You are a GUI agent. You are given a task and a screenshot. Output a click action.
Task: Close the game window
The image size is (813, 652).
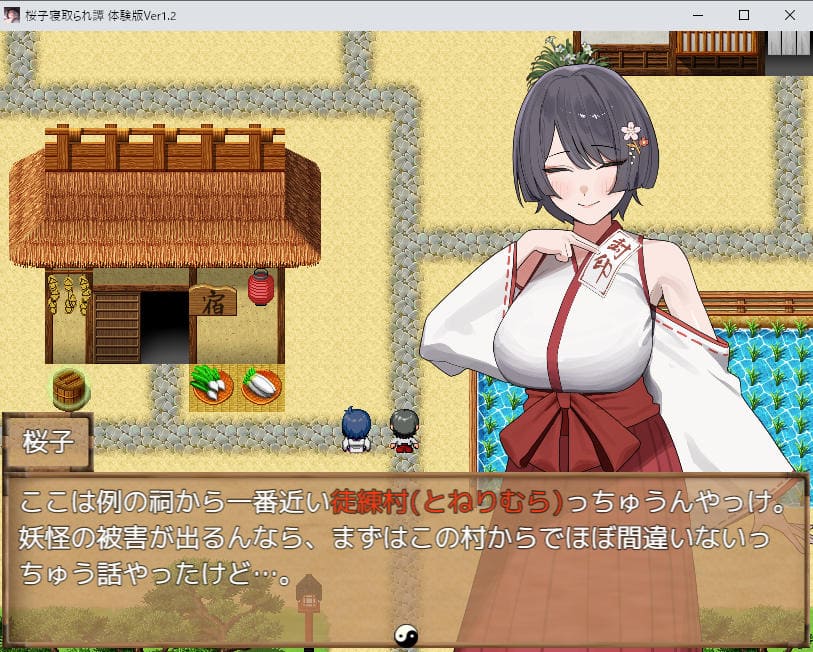coord(789,15)
